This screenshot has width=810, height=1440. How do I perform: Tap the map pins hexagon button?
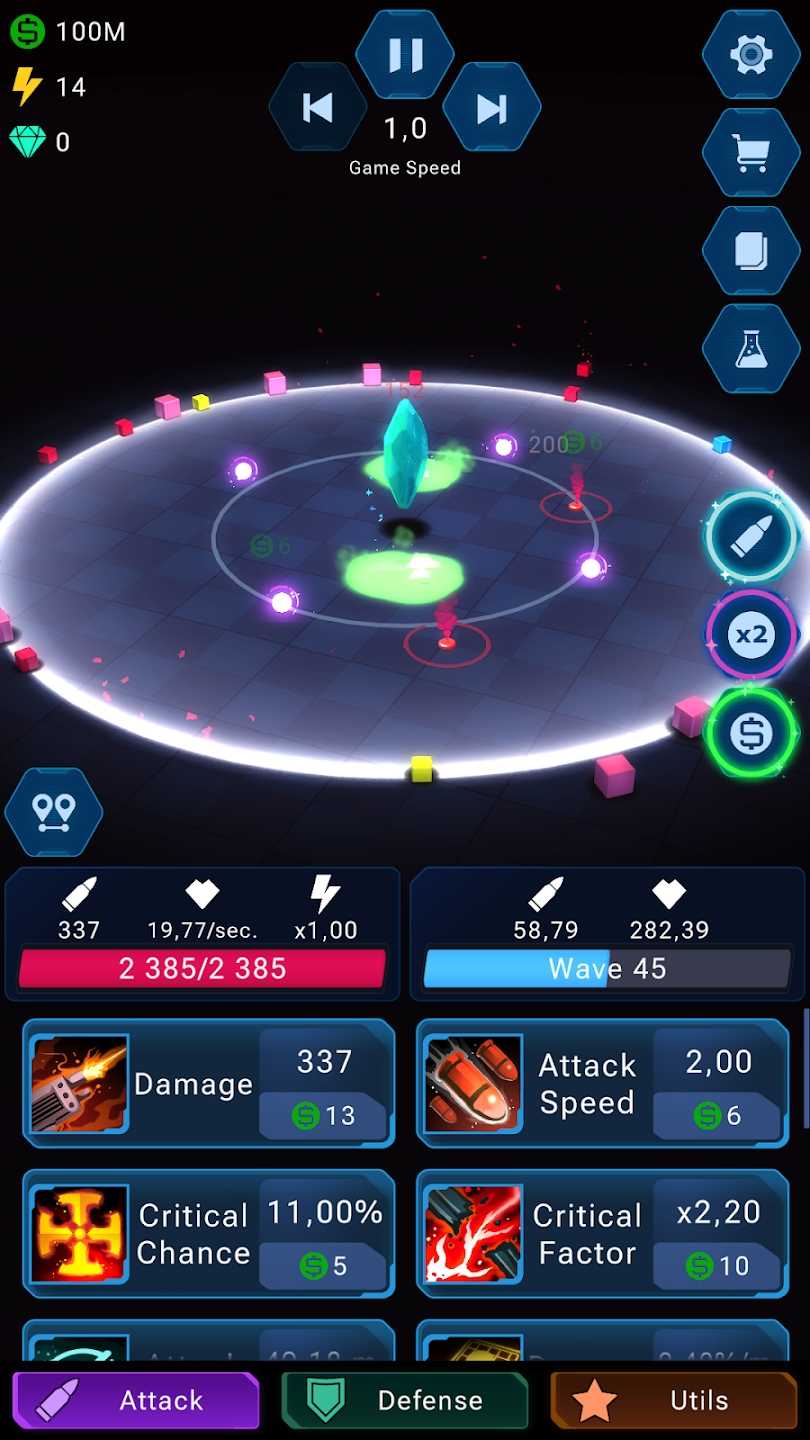tap(54, 813)
